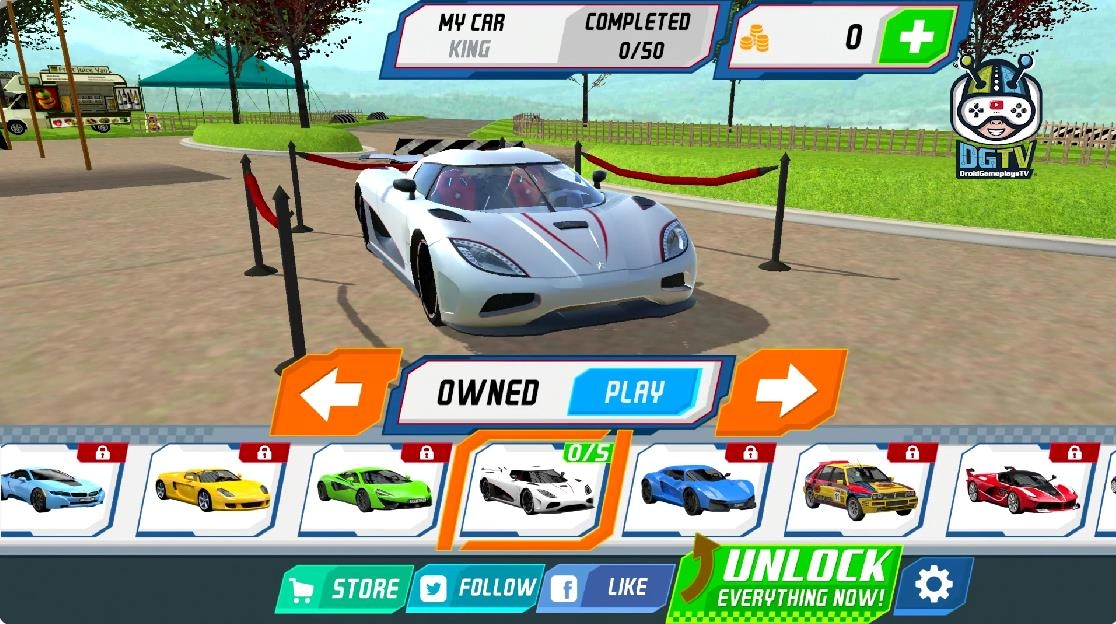
Task: Select the white owned car thumbnail
Action: coord(537,488)
